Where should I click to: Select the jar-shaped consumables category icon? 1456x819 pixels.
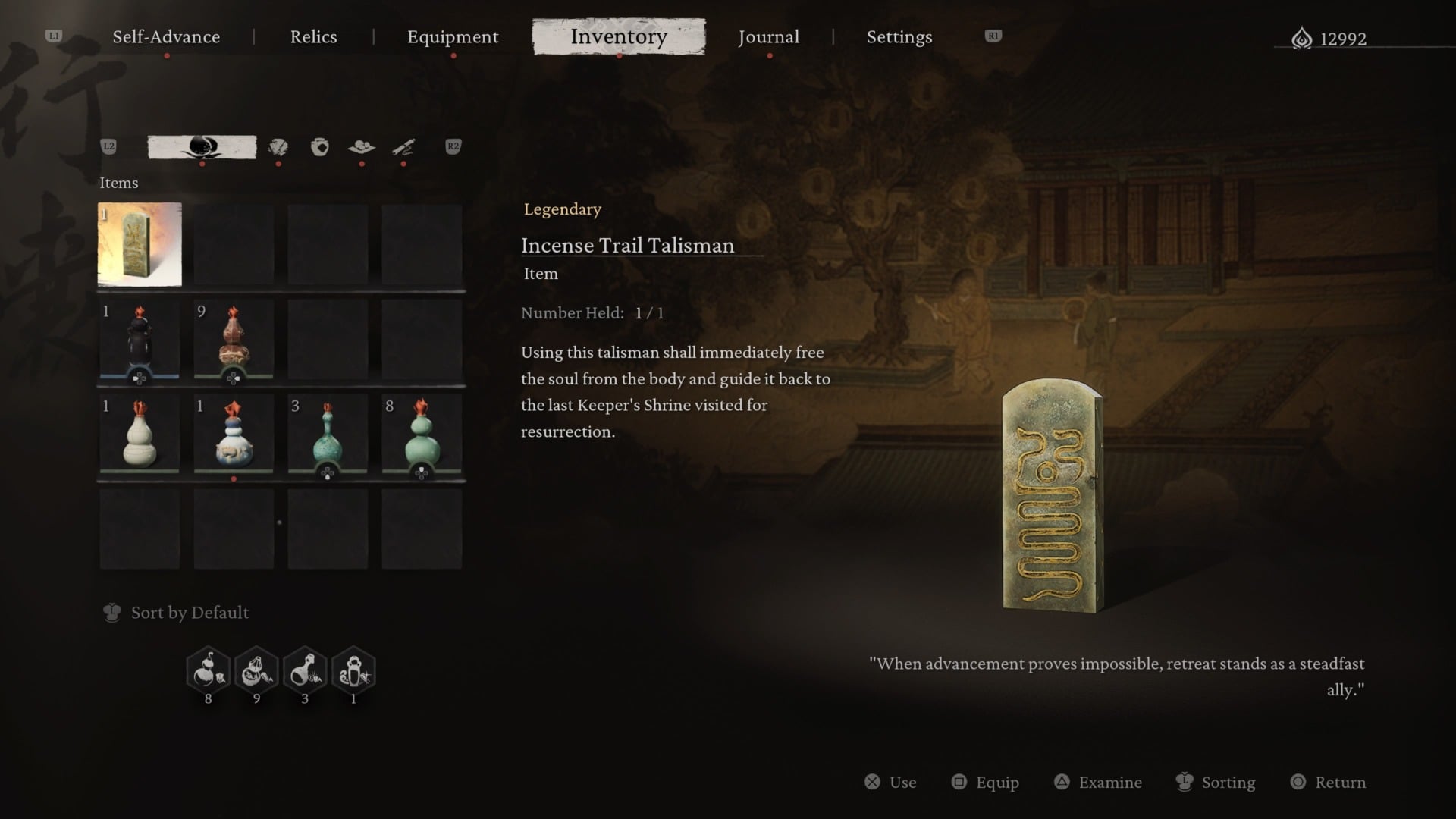pos(317,147)
